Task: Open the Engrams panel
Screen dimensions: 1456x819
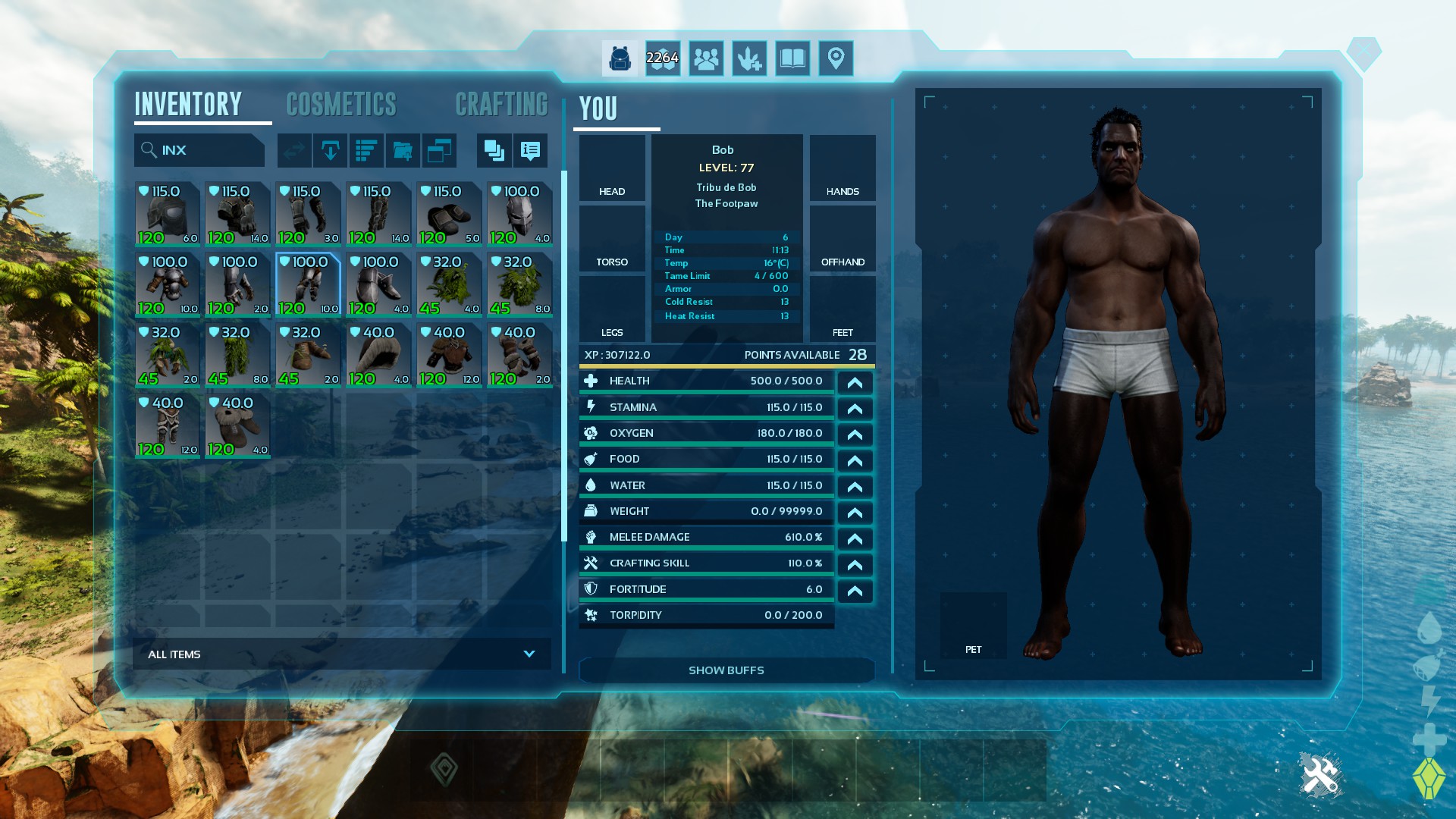Action: (x=663, y=58)
